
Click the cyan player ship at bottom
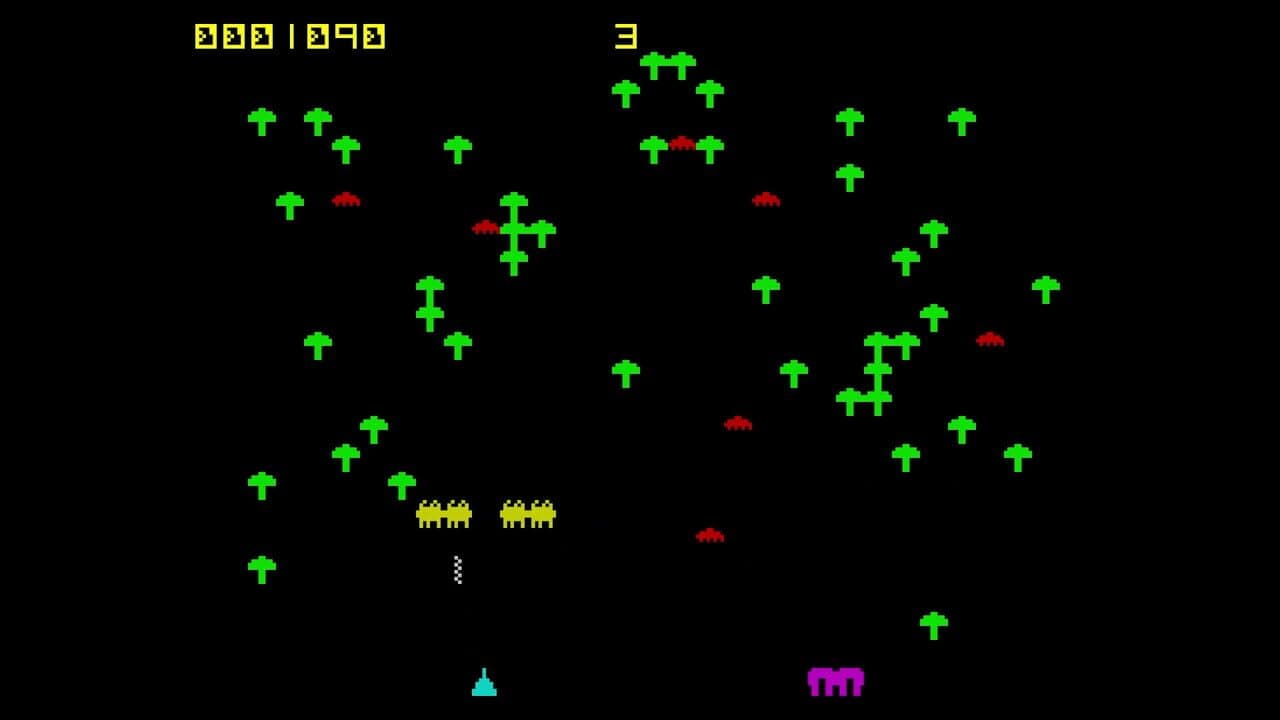point(484,684)
